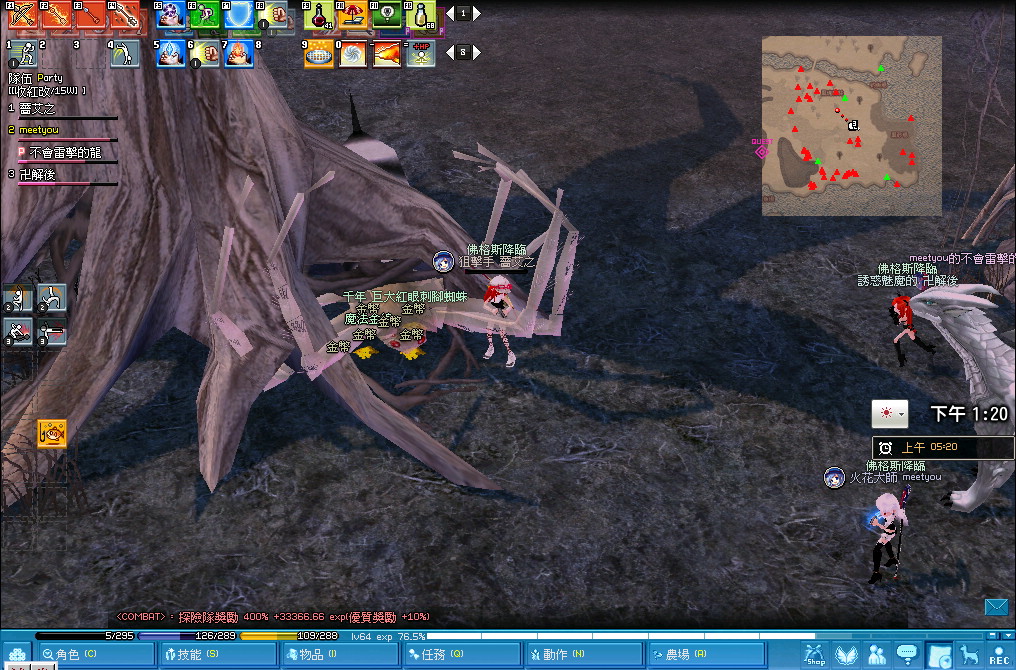Use the white bottle item with 58 count
Viewport: 1016px width, 670px height.
pos(423,16)
